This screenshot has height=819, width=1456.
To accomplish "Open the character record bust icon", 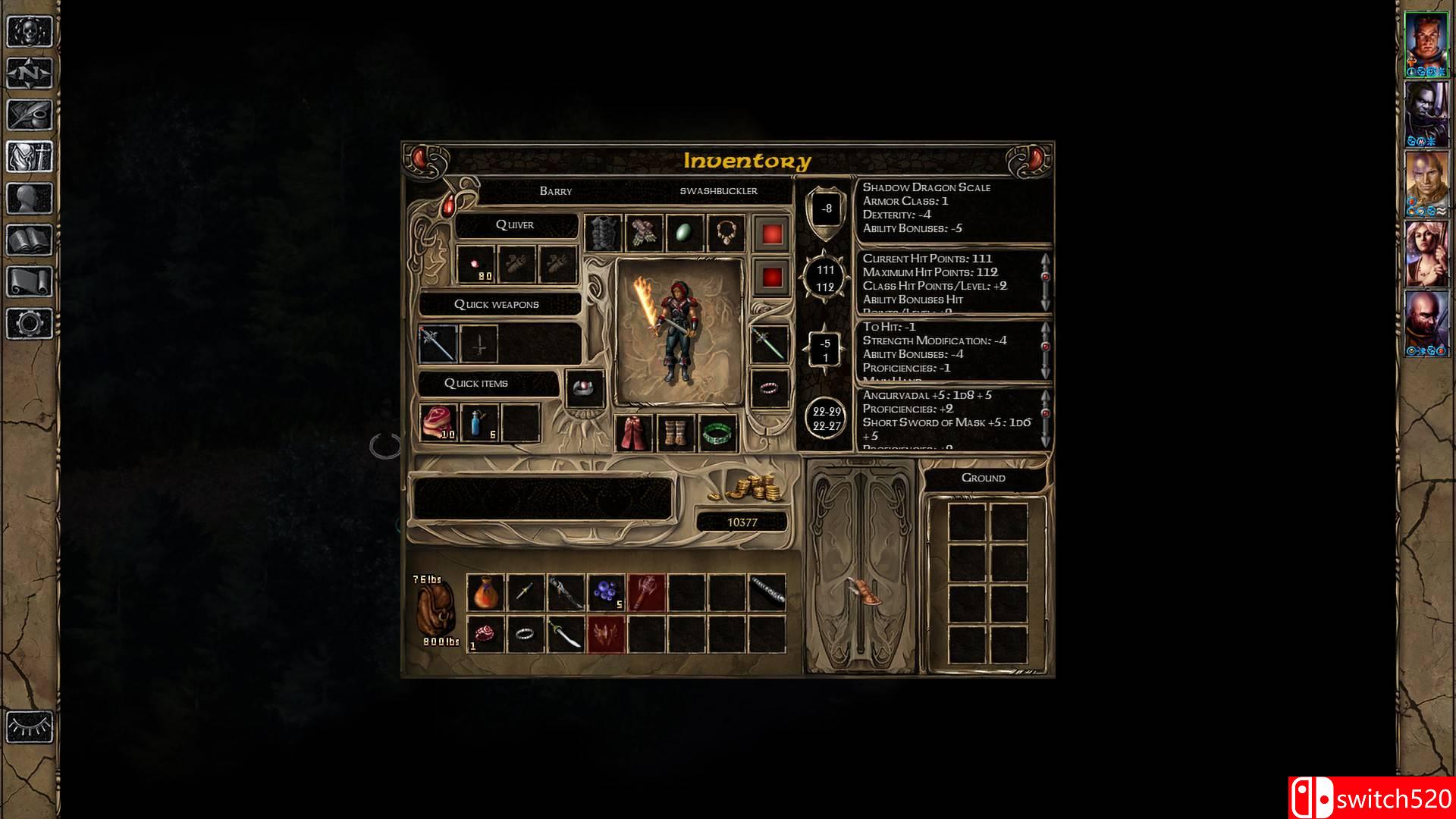I will coord(30,199).
